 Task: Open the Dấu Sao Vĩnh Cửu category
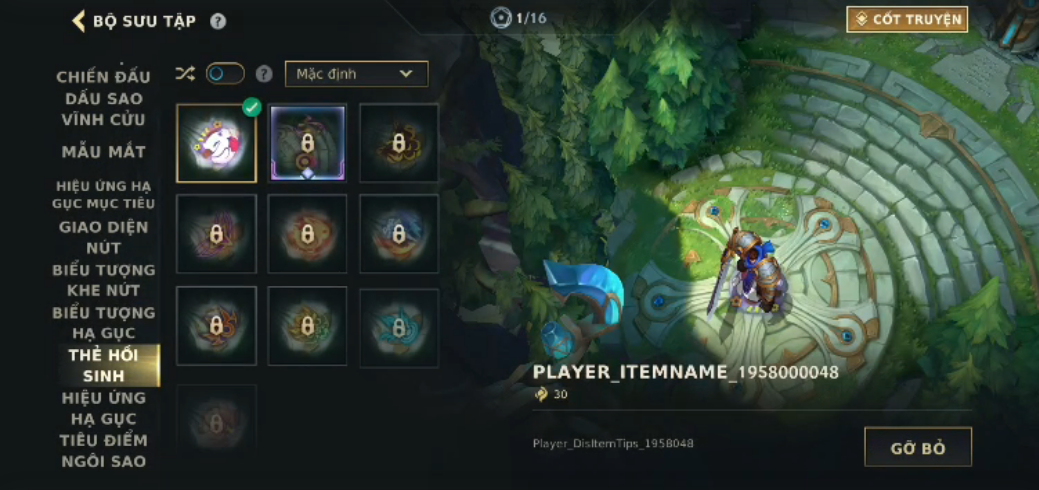[x=103, y=109]
